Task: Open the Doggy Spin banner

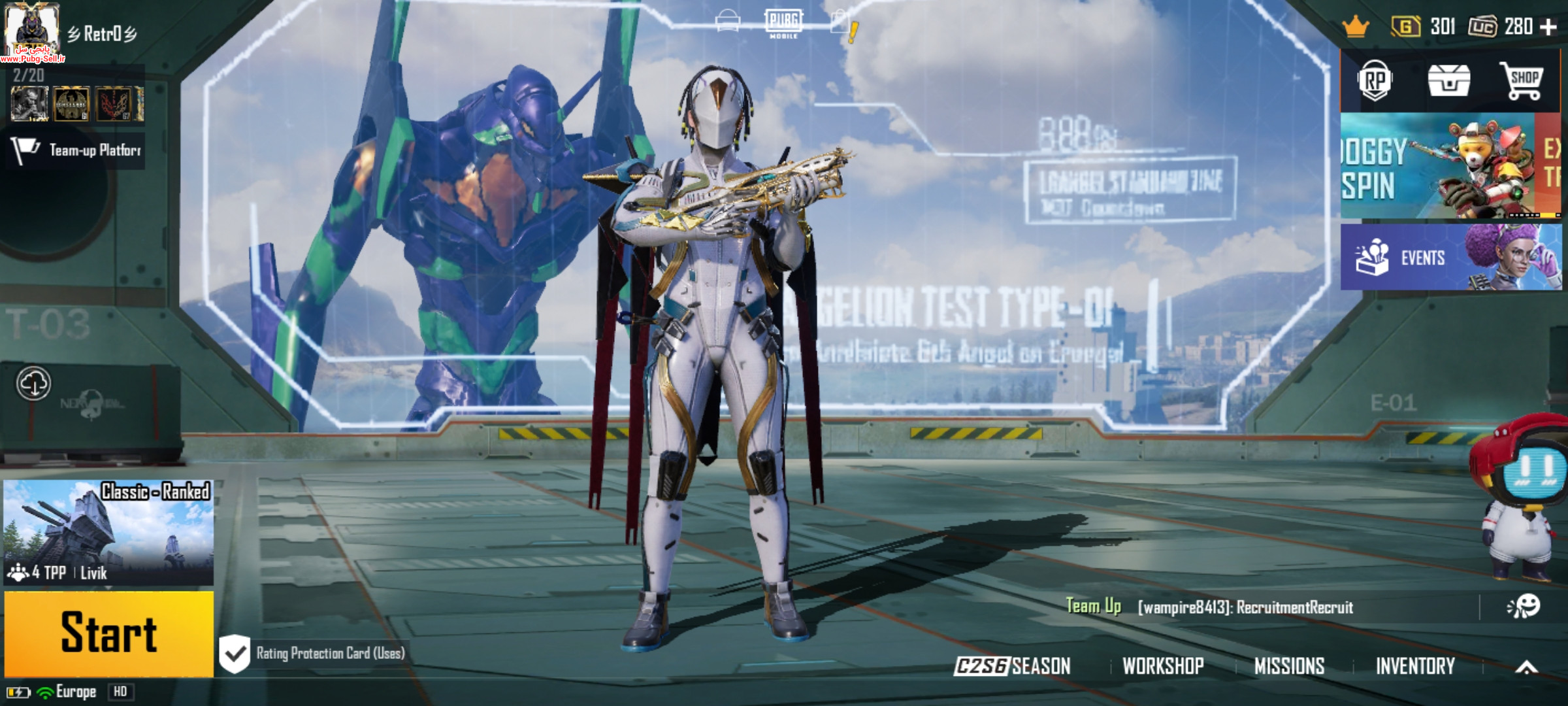Action: coord(1437,166)
